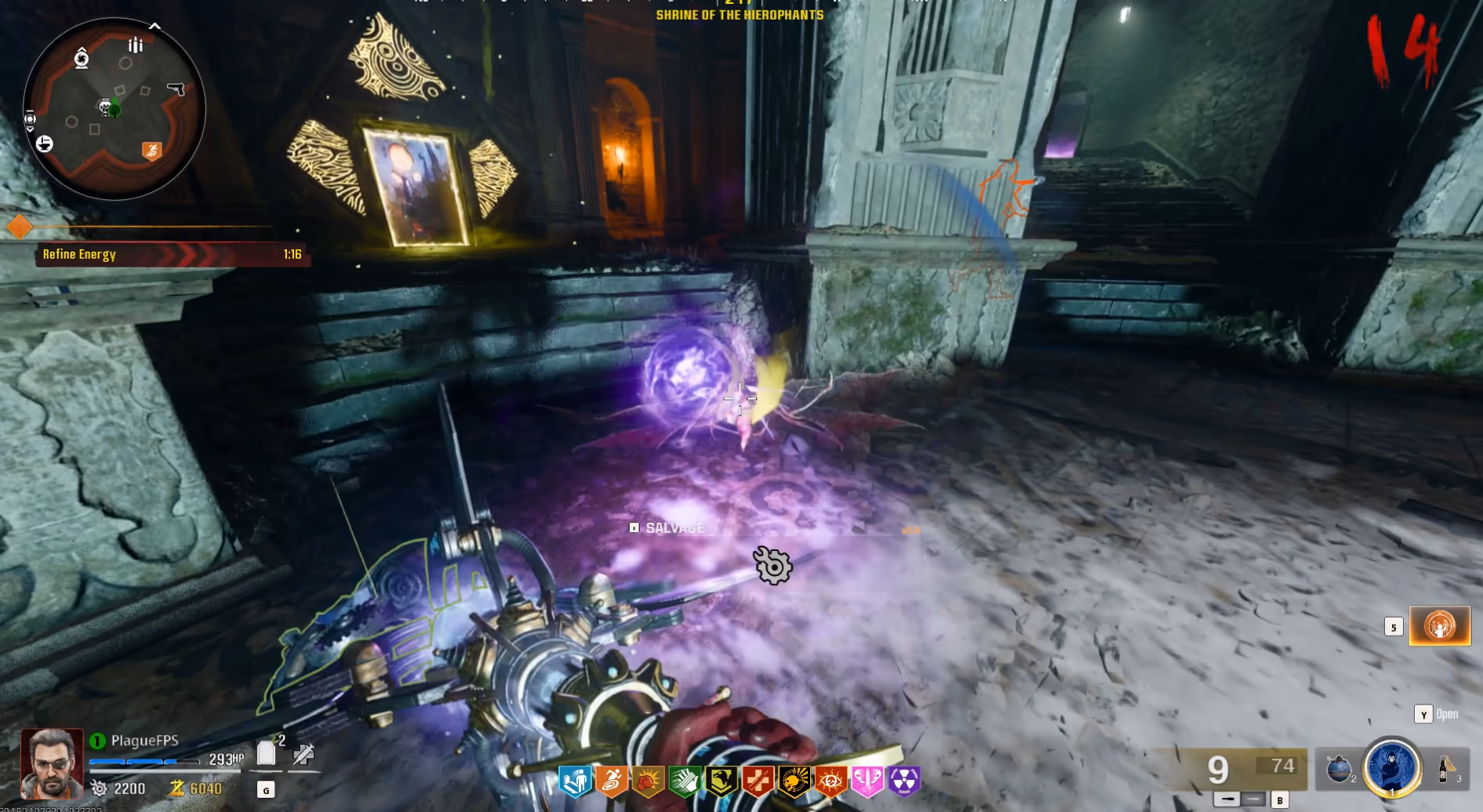The image size is (1483, 812).
Task: Click the circular minimap
Action: 114,109
